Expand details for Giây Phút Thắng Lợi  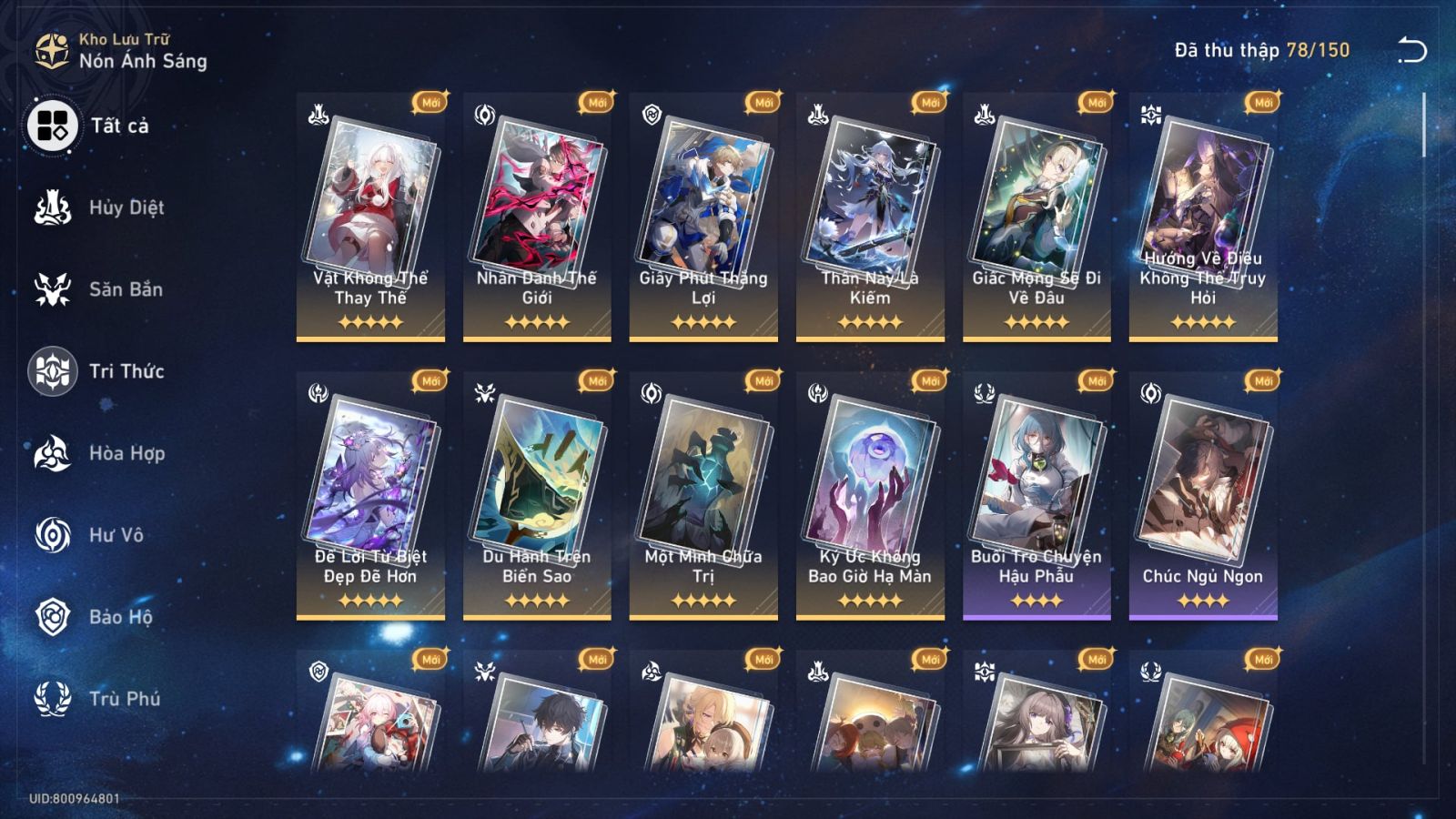point(704,218)
